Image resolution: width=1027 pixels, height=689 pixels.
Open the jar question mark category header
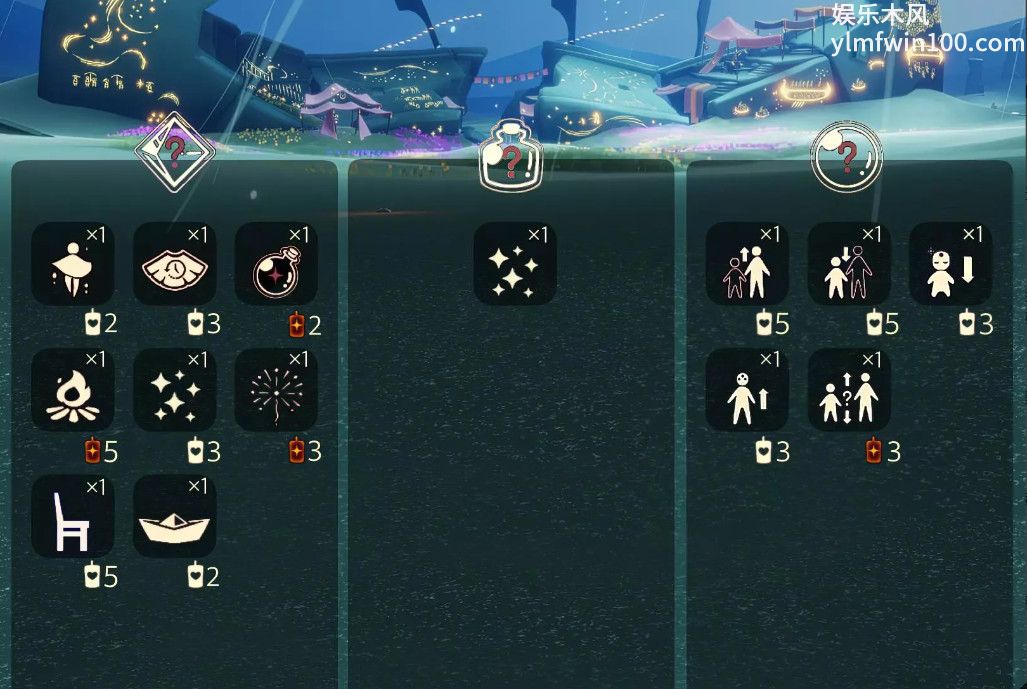click(510, 160)
